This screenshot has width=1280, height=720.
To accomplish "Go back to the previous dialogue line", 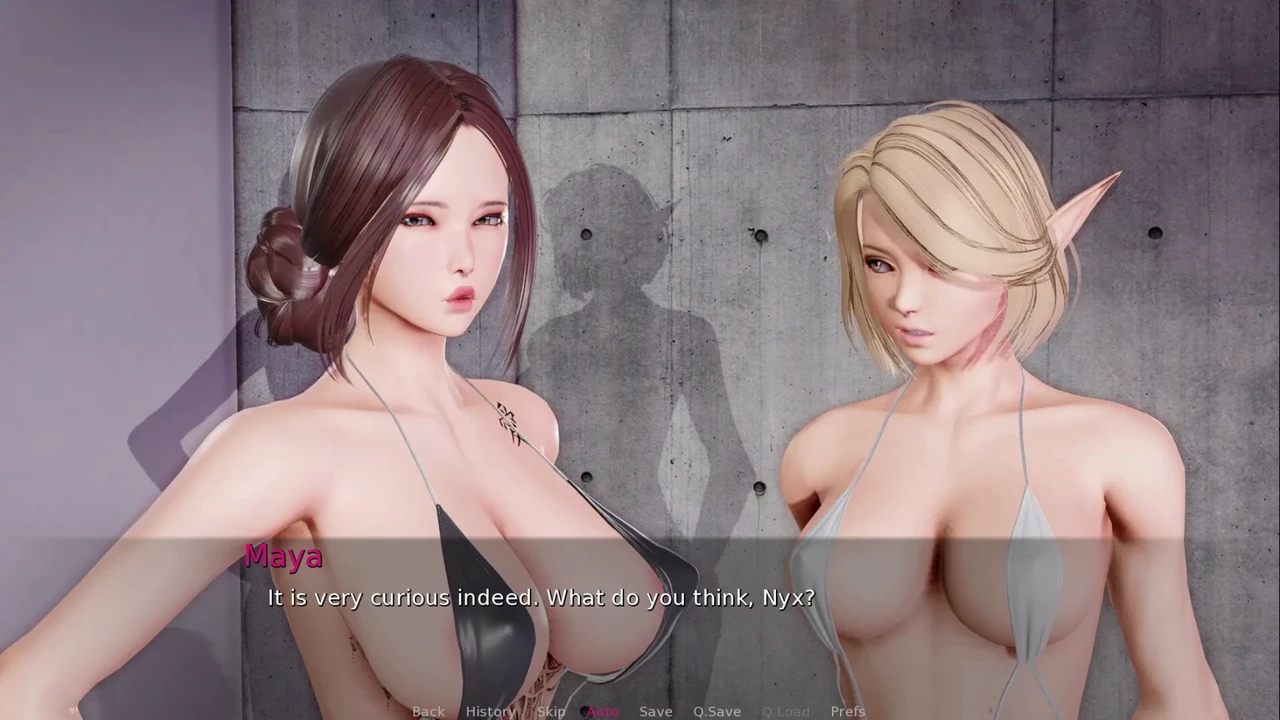I will pos(428,711).
